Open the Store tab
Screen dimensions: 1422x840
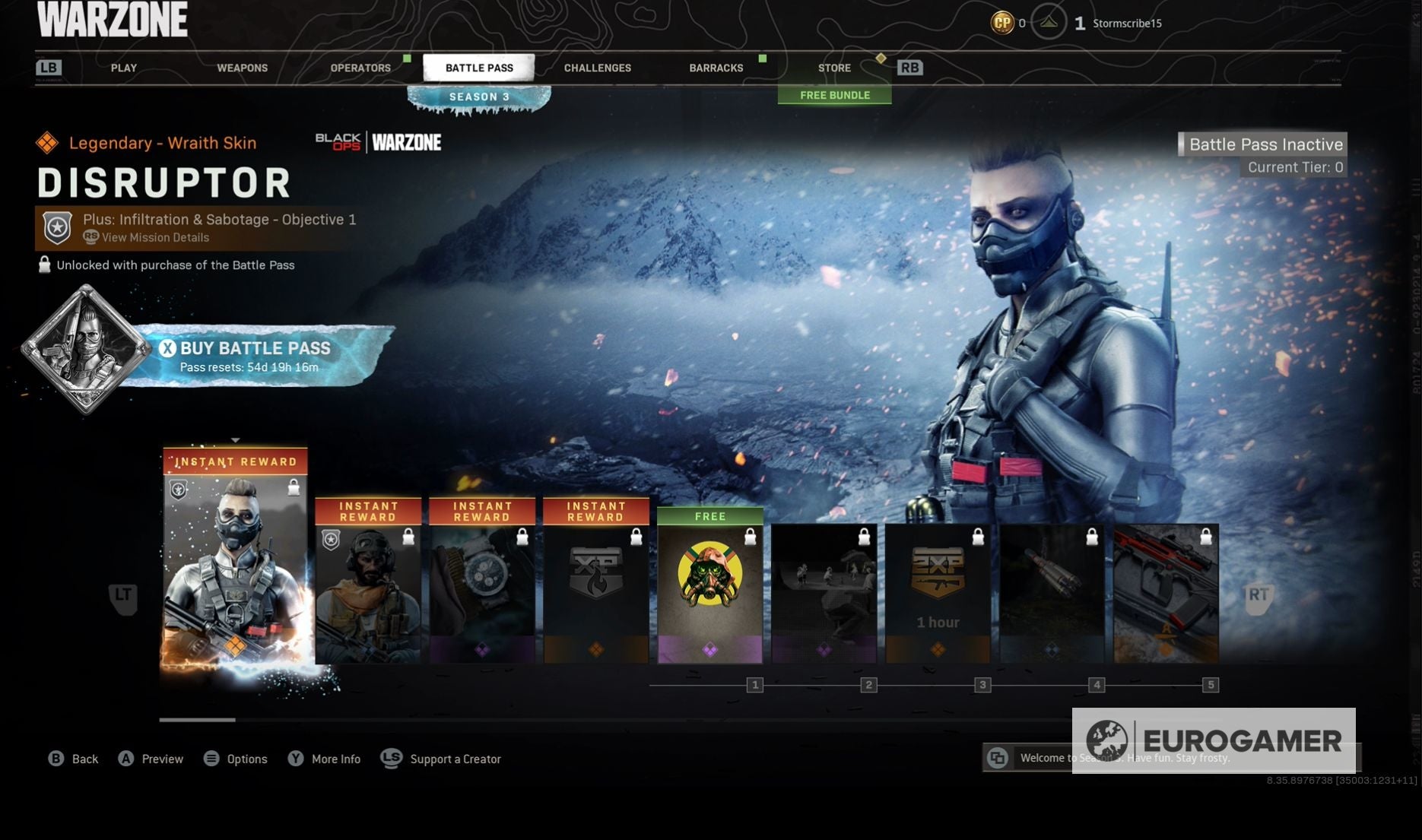click(x=834, y=68)
